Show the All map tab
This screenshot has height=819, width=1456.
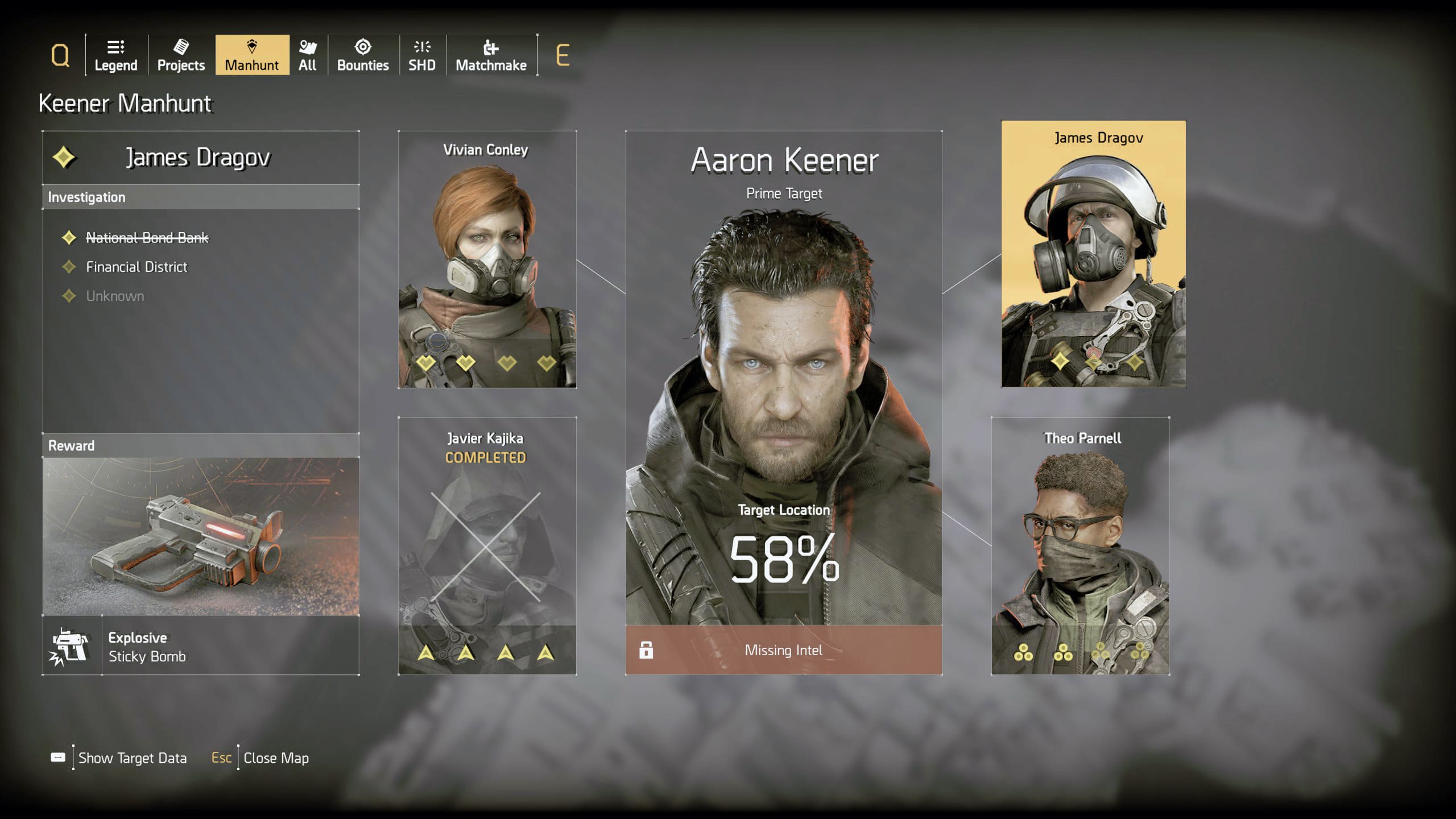click(308, 55)
